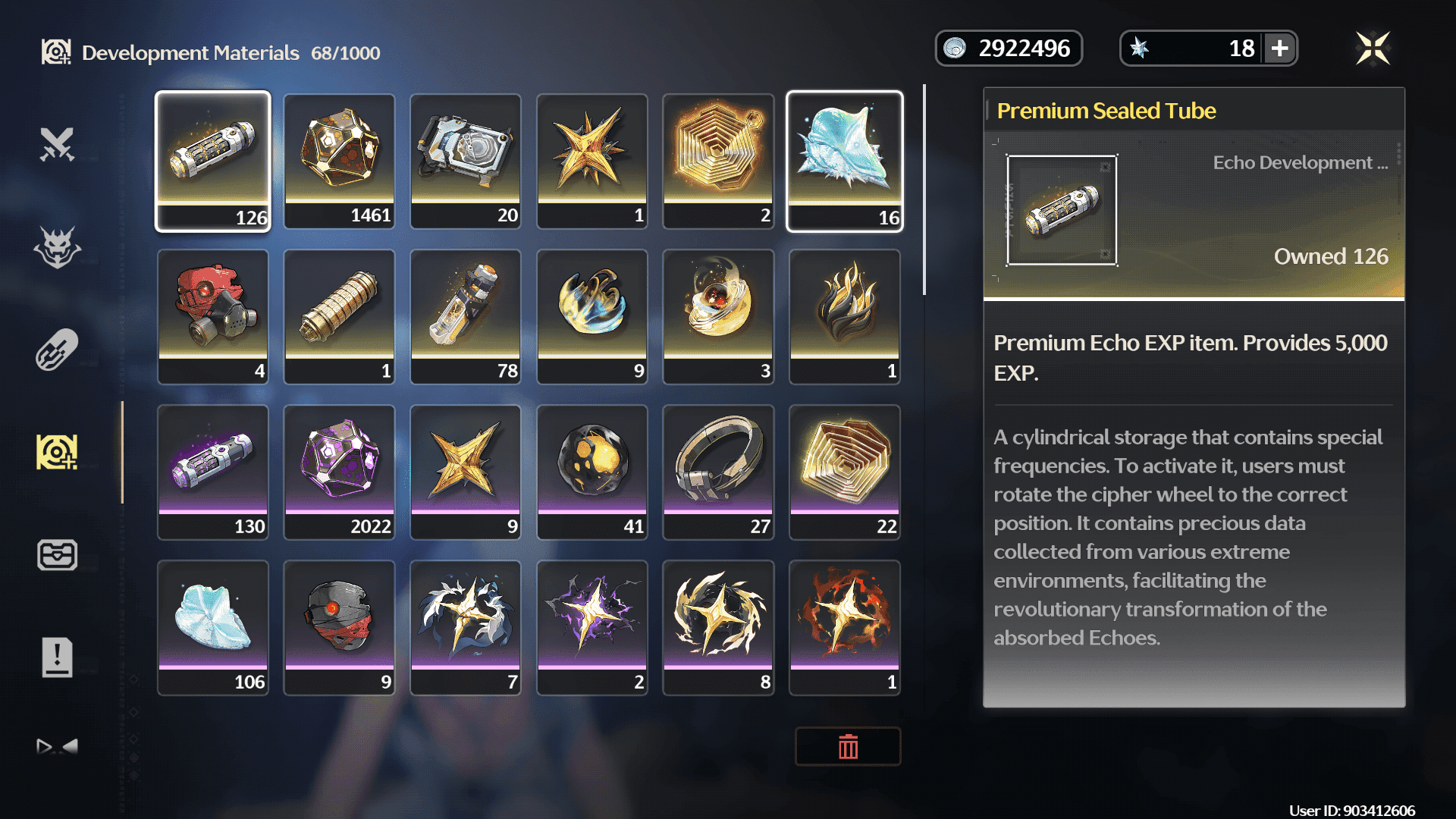Screen dimensions: 1456x819
Task: Select the metal ring item with 27
Action: [x=718, y=472]
